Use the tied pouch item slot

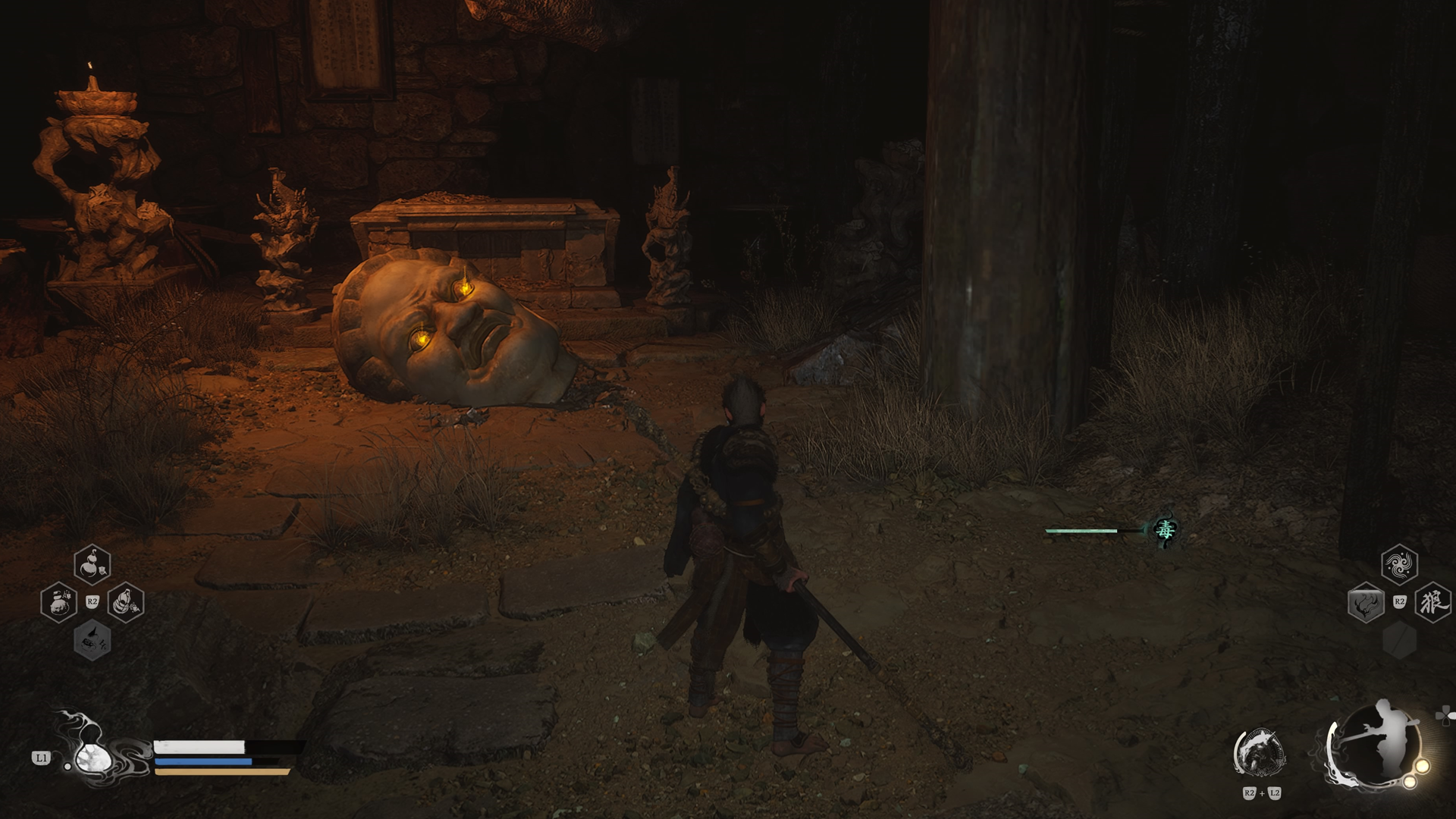click(x=58, y=603)
